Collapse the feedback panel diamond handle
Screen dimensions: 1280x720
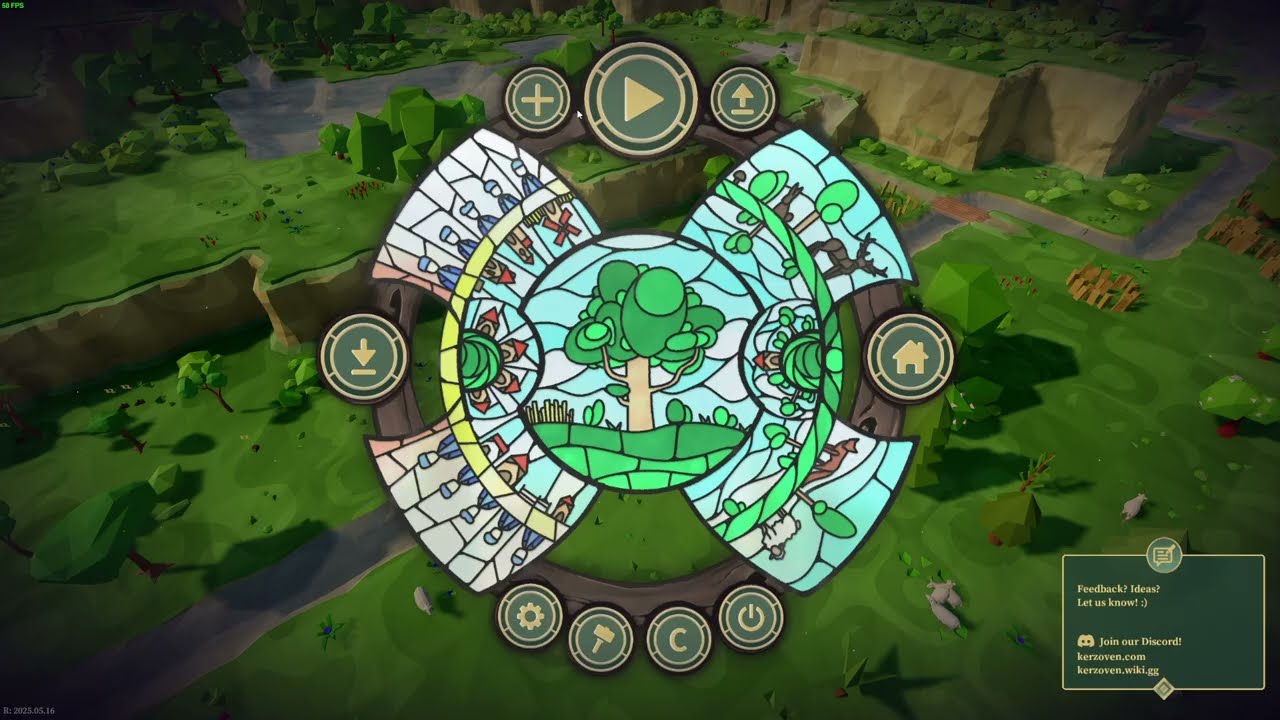point(1163,688)
